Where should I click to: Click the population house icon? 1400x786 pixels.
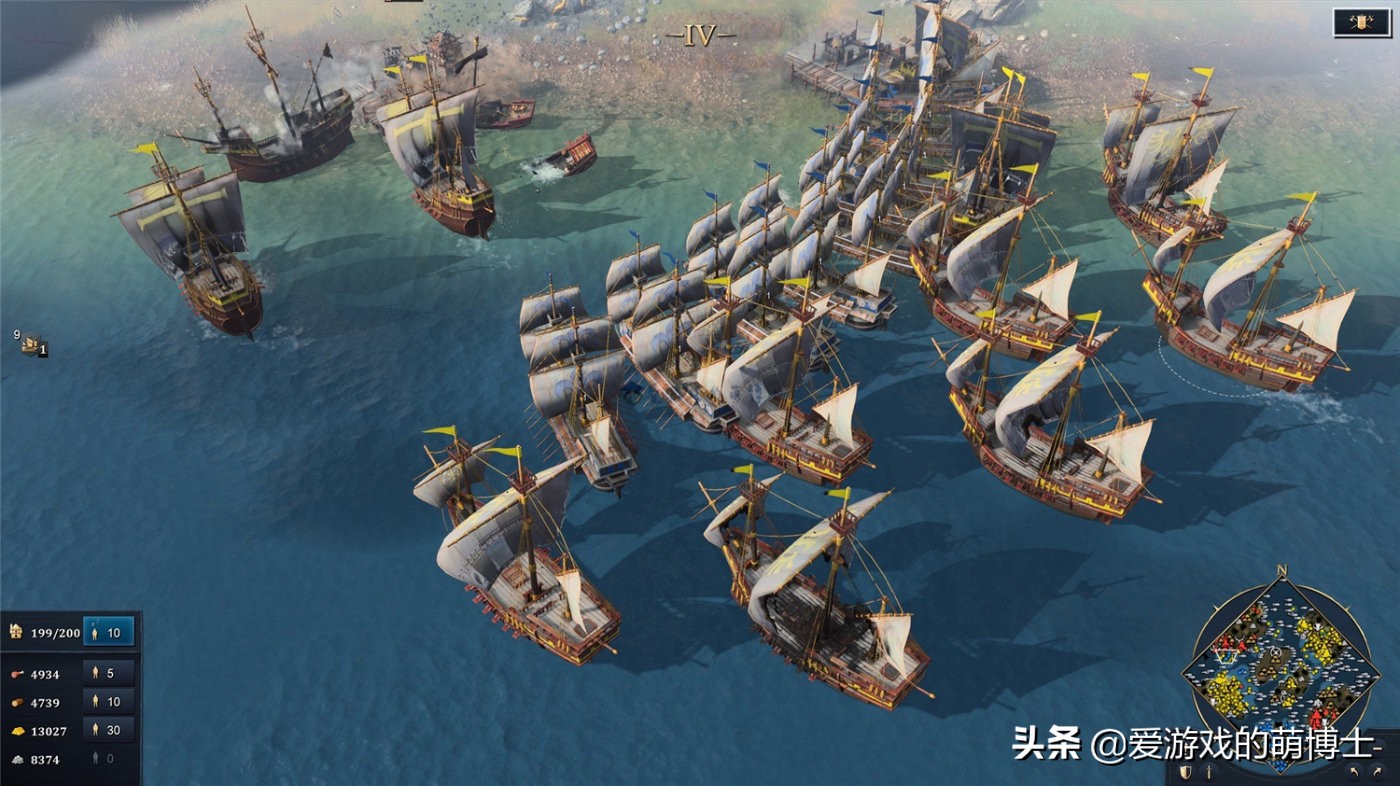(15, 633)
